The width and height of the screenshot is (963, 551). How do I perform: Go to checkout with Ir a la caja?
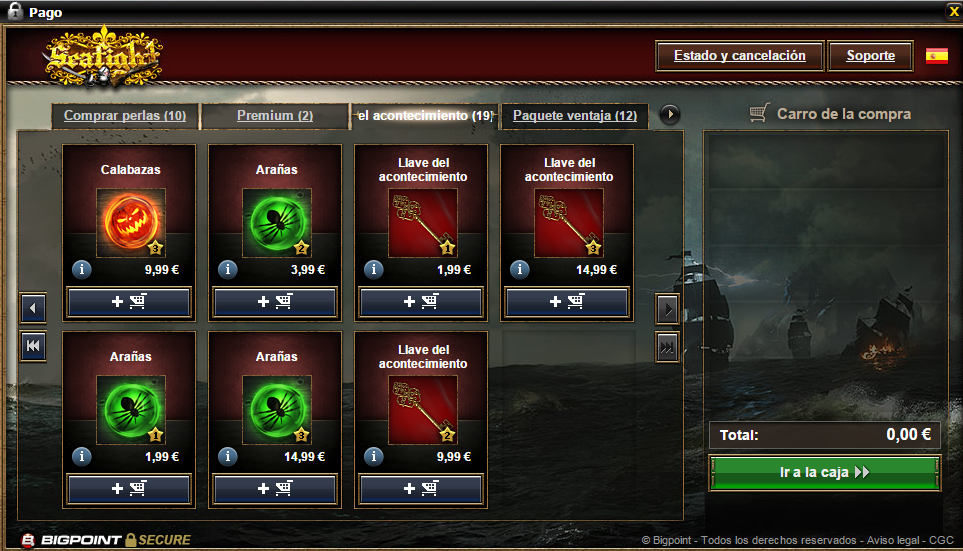click(x=825, y=473)
